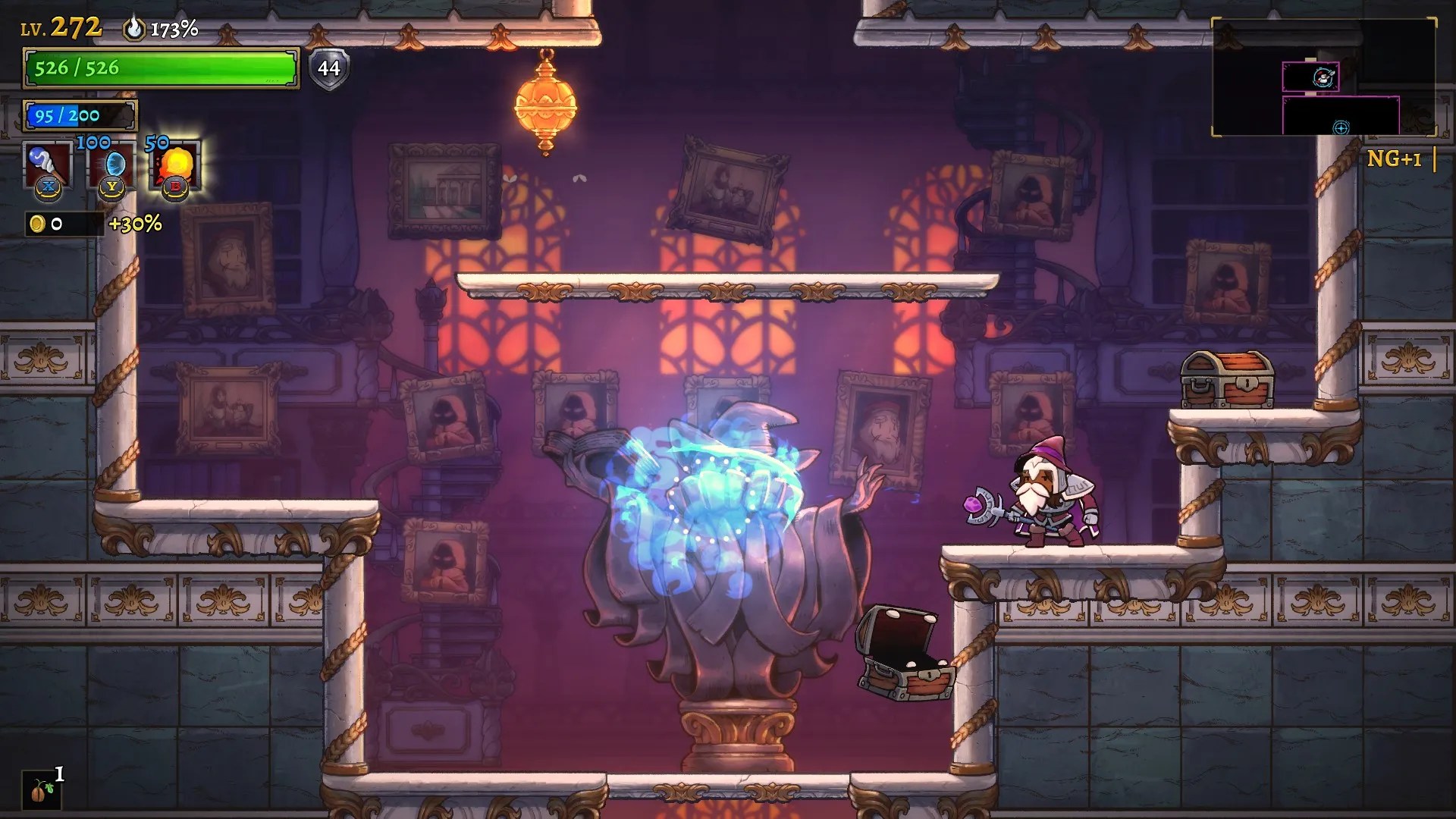Click the objective waypoint marker on the minimap

tap(1339, 128)
